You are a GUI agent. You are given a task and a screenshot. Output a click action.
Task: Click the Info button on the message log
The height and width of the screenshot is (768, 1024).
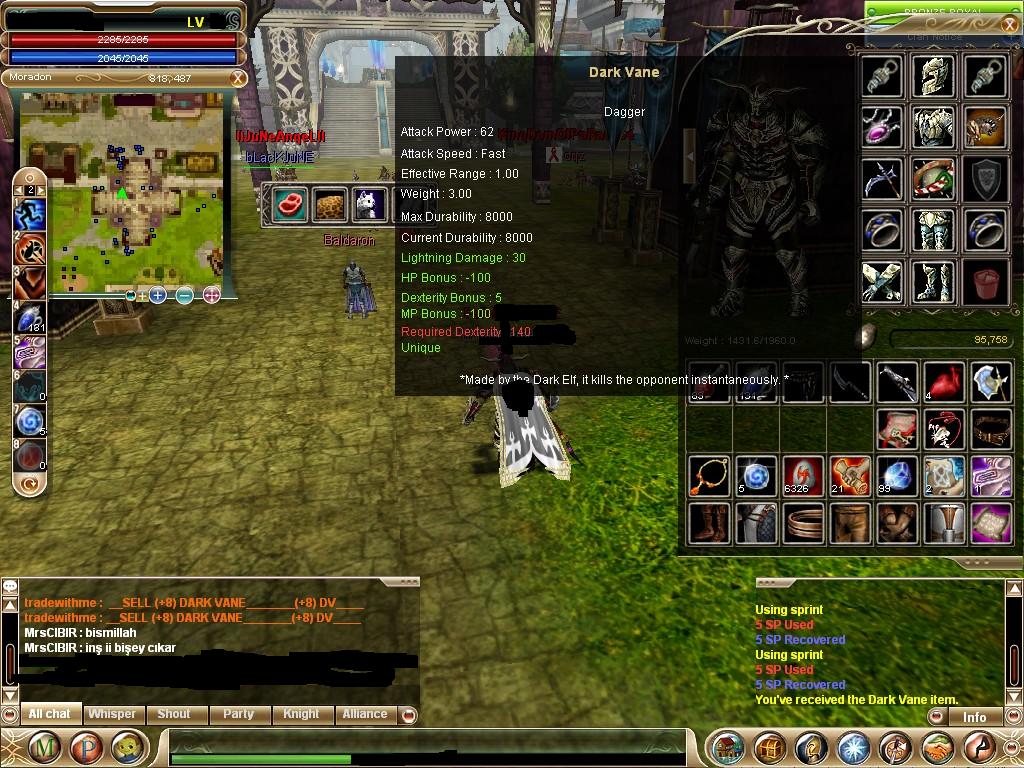[x=974, y=717]
